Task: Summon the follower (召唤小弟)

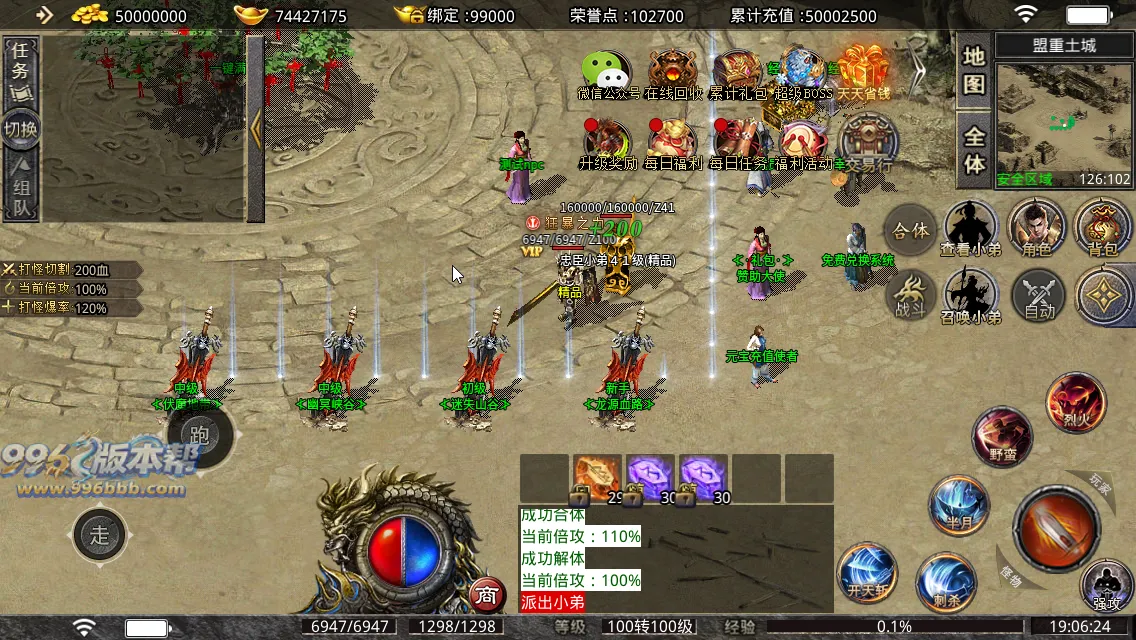Action: coord(970,297)
